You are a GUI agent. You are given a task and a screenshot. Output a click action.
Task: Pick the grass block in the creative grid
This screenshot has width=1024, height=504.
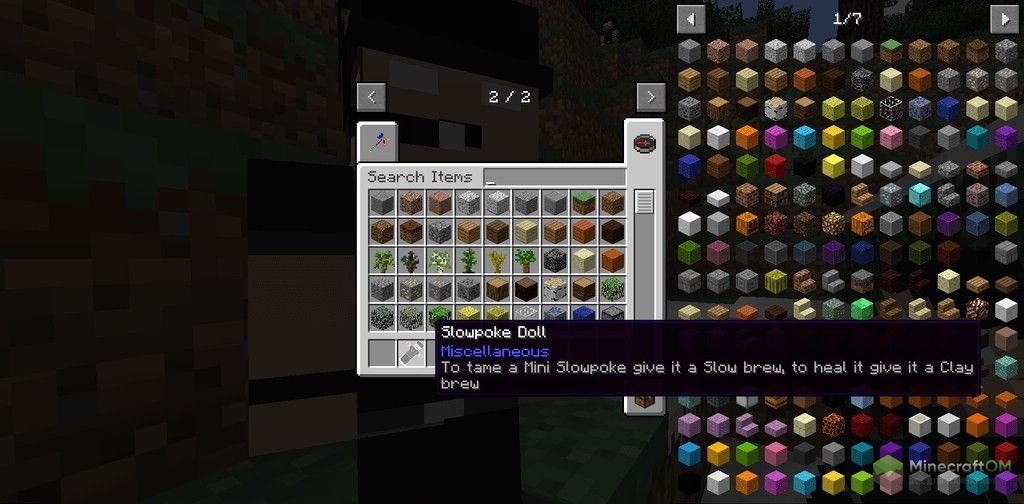(583, 203)
